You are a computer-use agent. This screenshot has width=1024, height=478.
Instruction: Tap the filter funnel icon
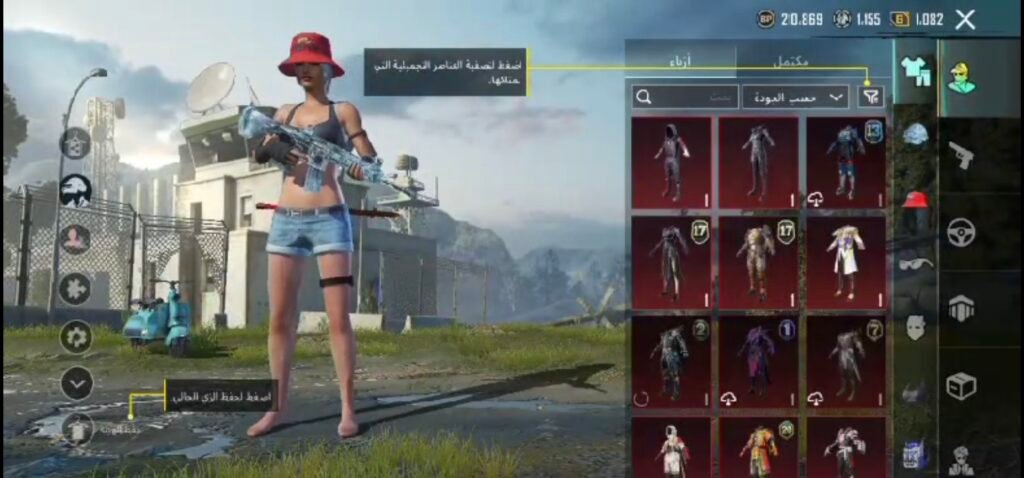871,96
